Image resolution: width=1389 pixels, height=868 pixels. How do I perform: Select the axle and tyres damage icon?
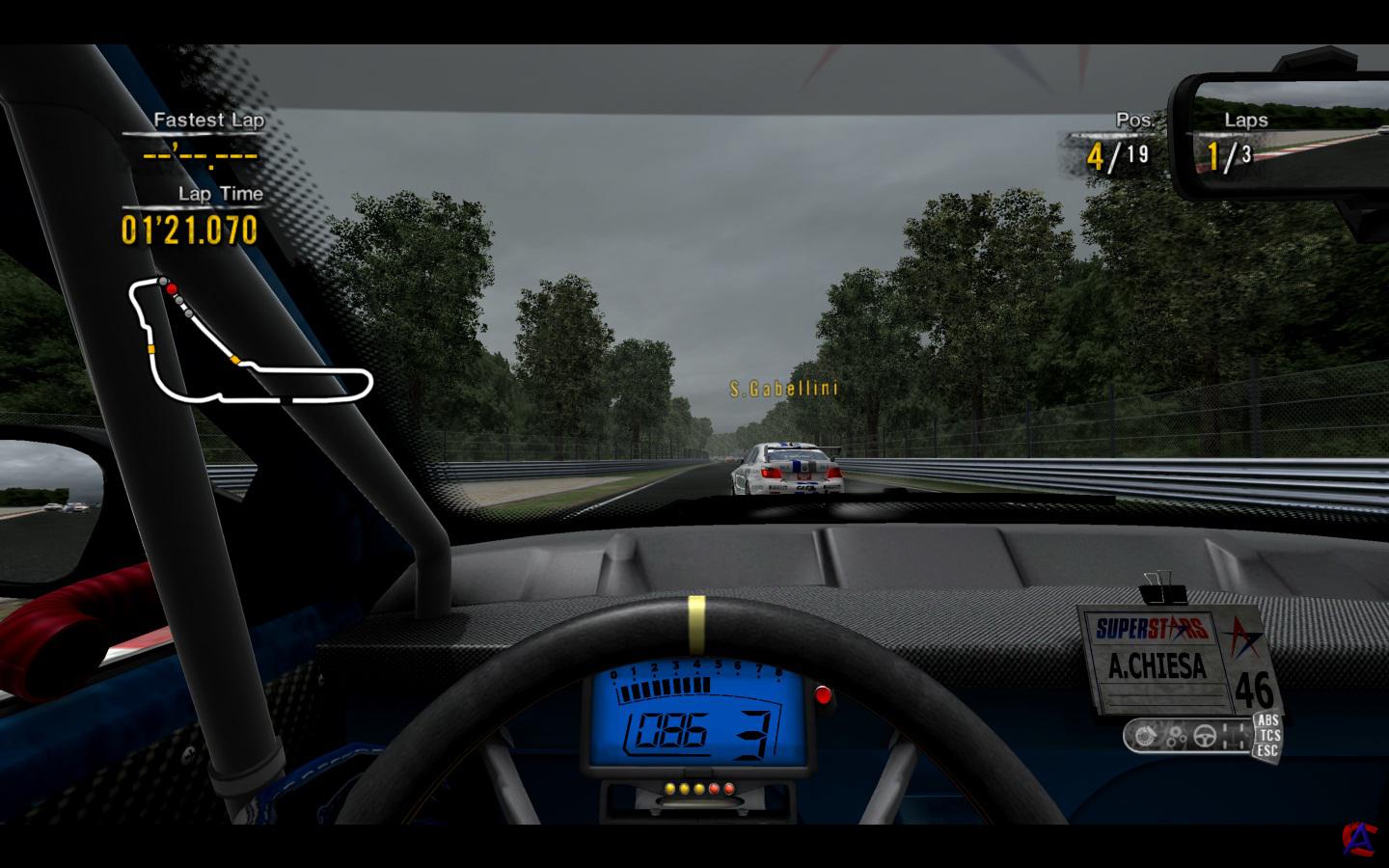tap(1233, 737)
